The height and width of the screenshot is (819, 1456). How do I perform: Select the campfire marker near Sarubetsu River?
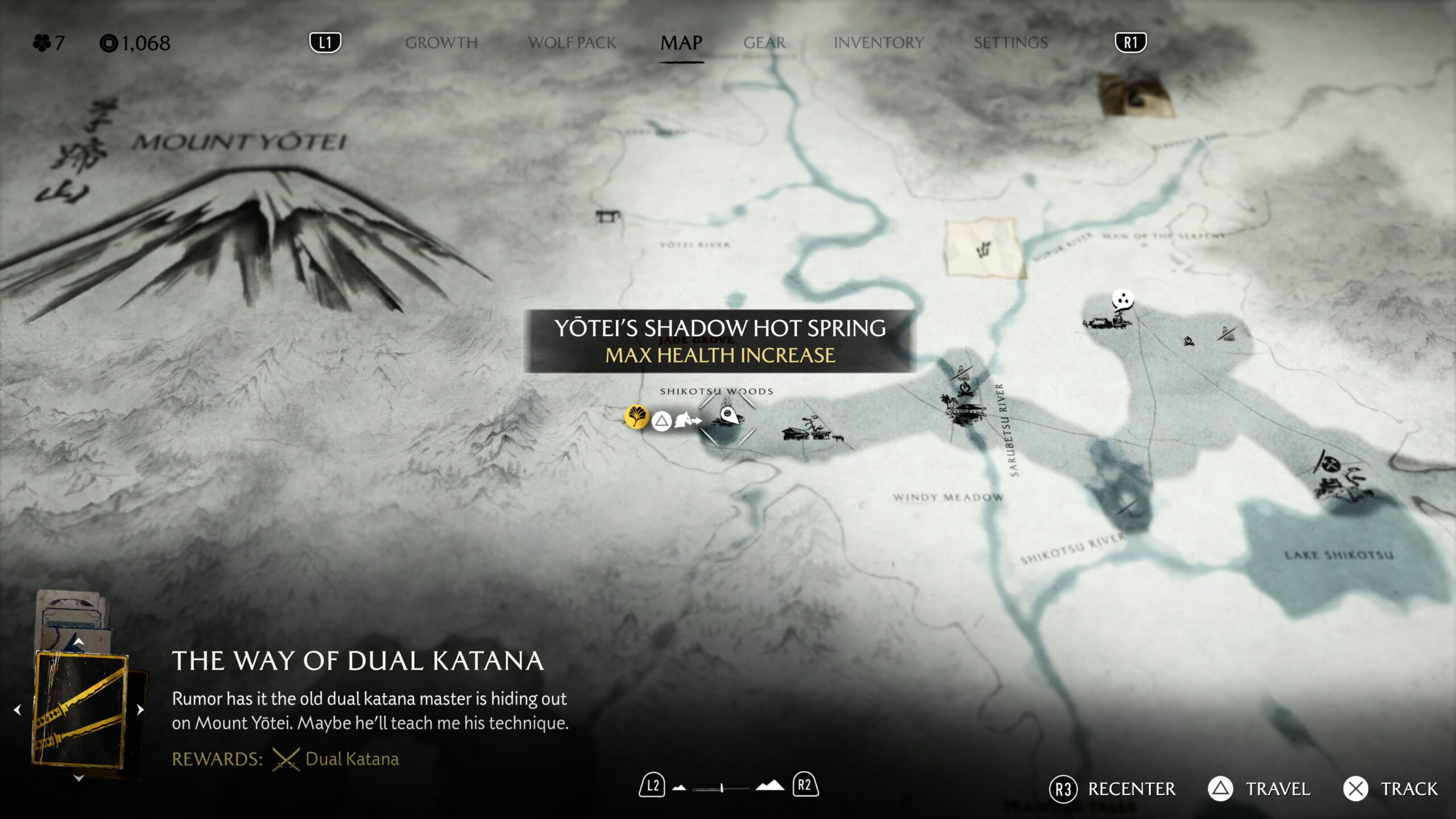tap(963, 390)
